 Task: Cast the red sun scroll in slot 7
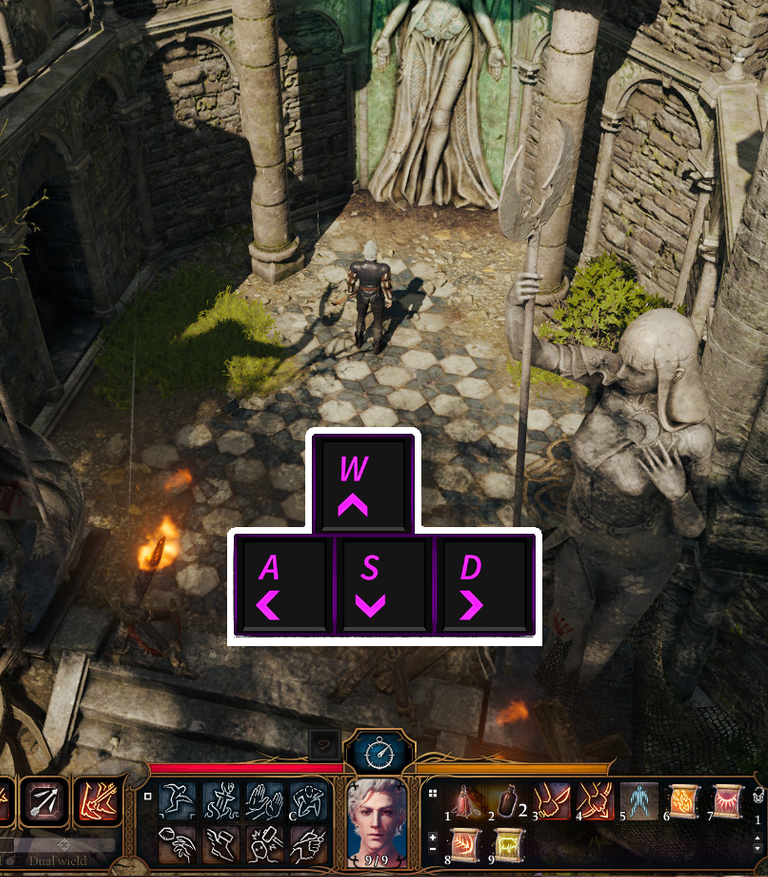727,802
